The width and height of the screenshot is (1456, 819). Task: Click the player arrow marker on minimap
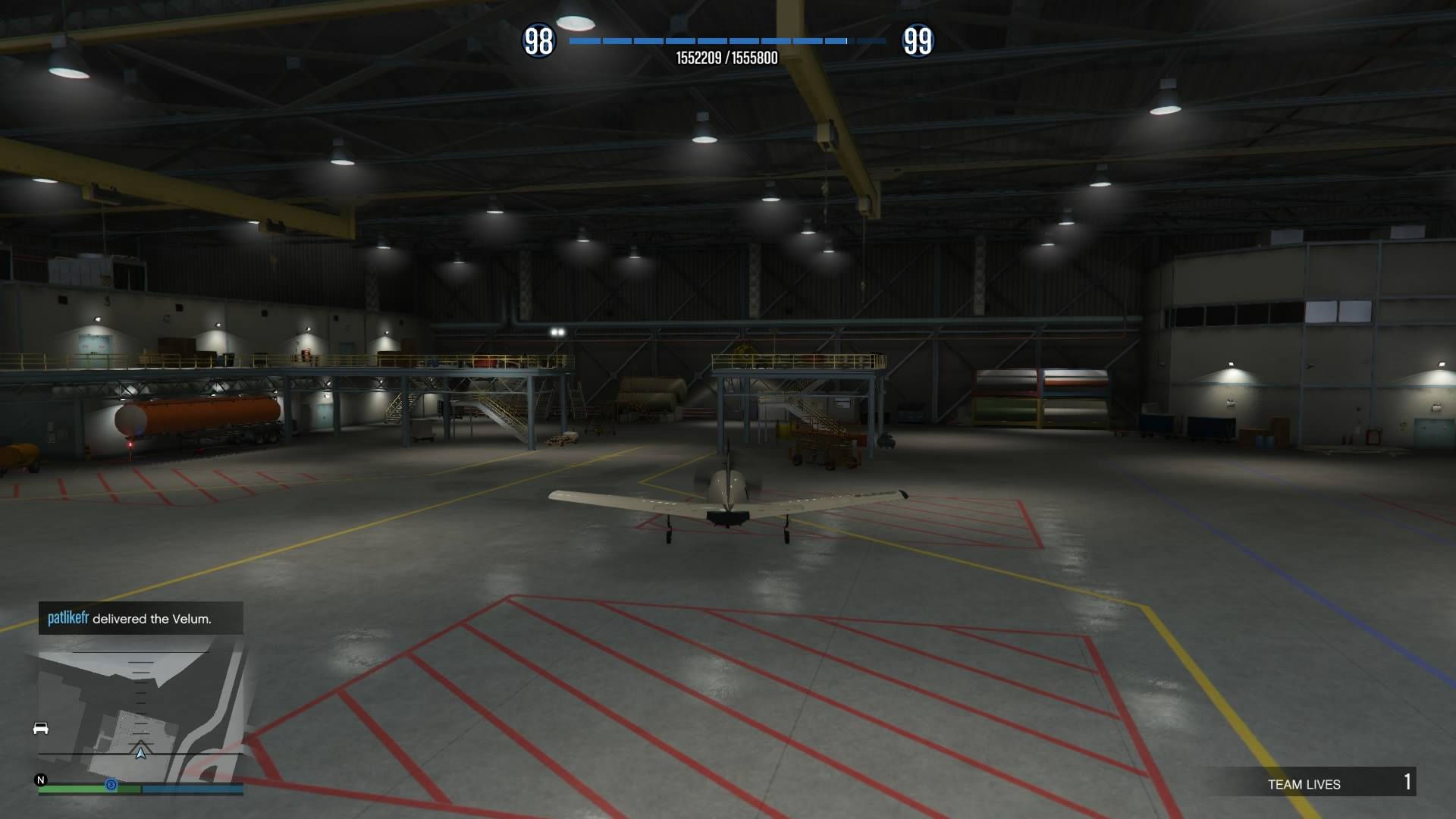(x=140, y=752)
